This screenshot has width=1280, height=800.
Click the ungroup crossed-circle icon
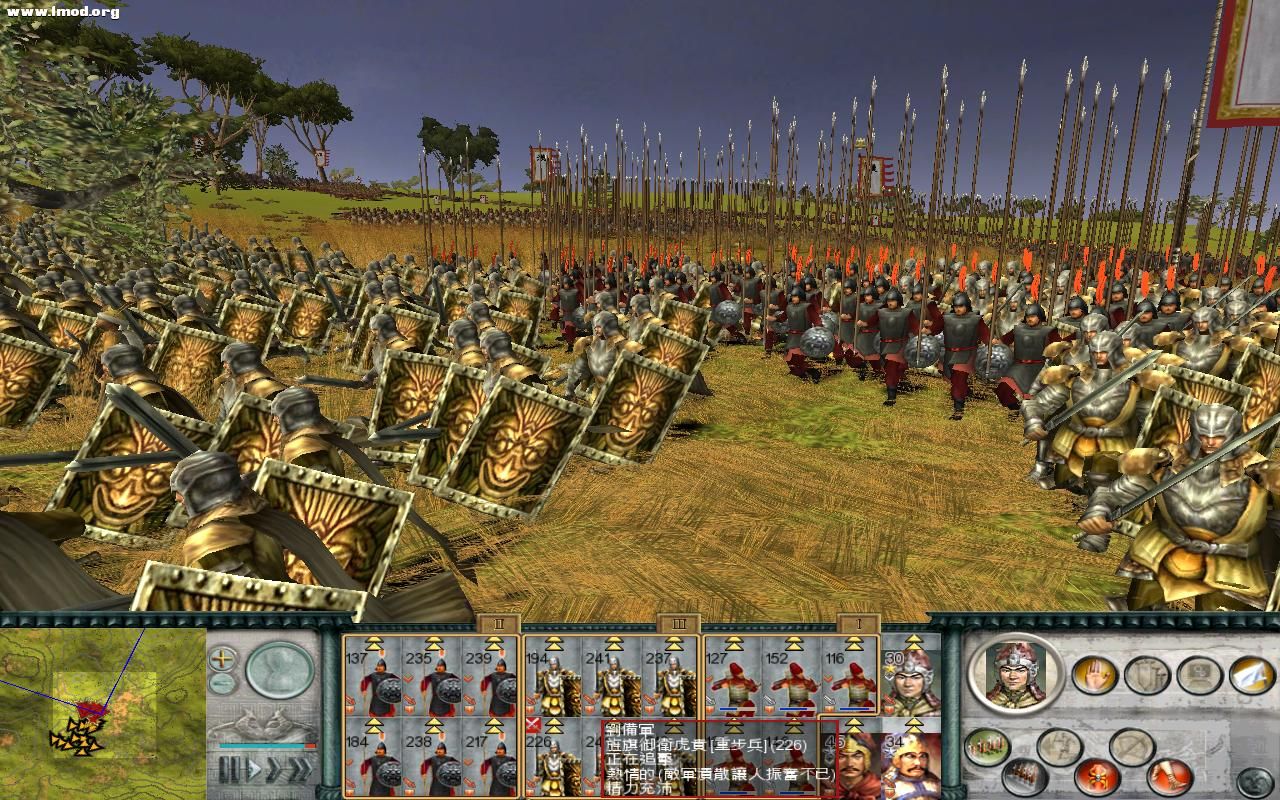point(1134,745)
